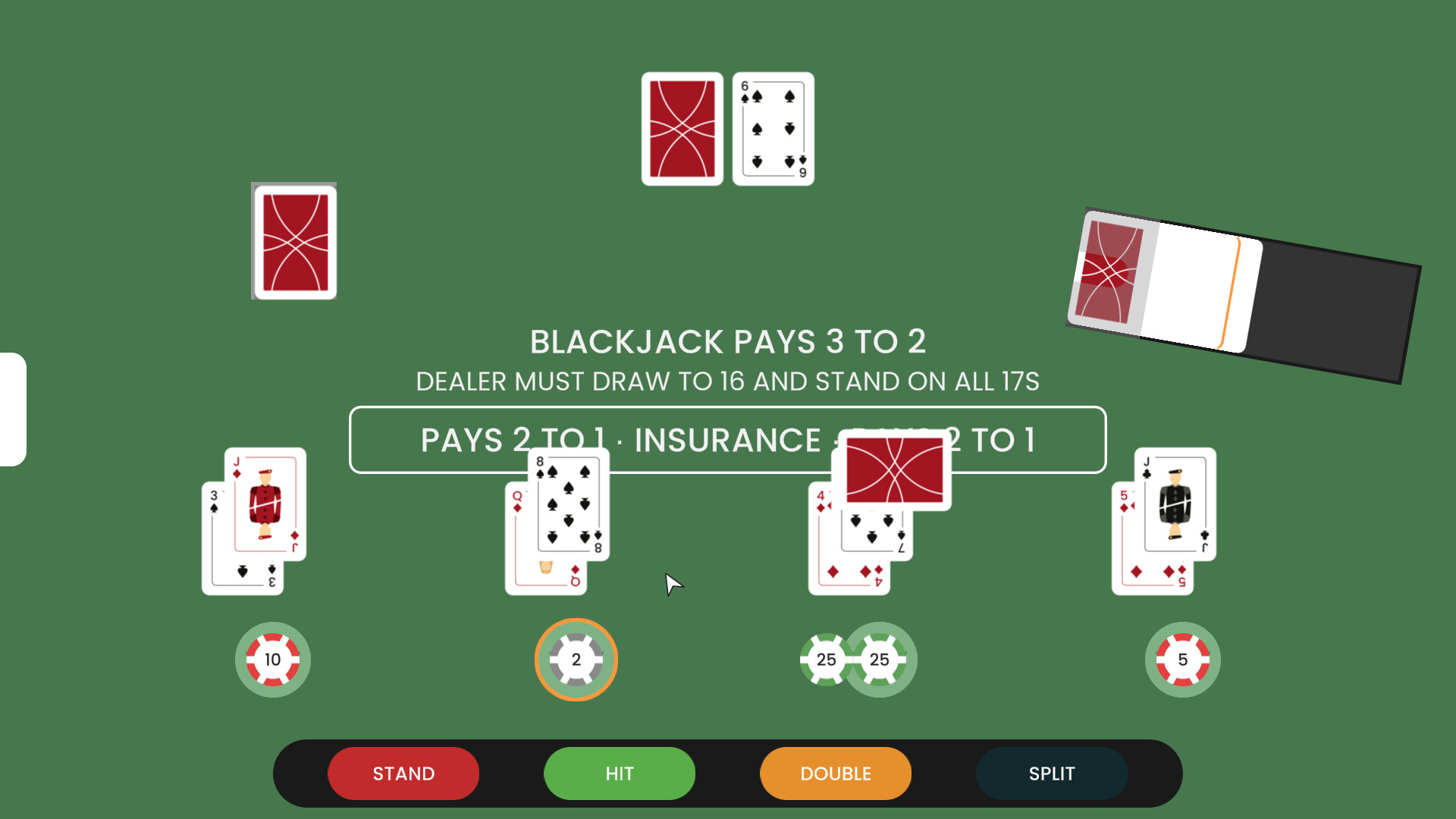This screenshot has width=1456, height=819.
Task: Click the dealer's face-down hole card
Action: [x=681, y=127]
